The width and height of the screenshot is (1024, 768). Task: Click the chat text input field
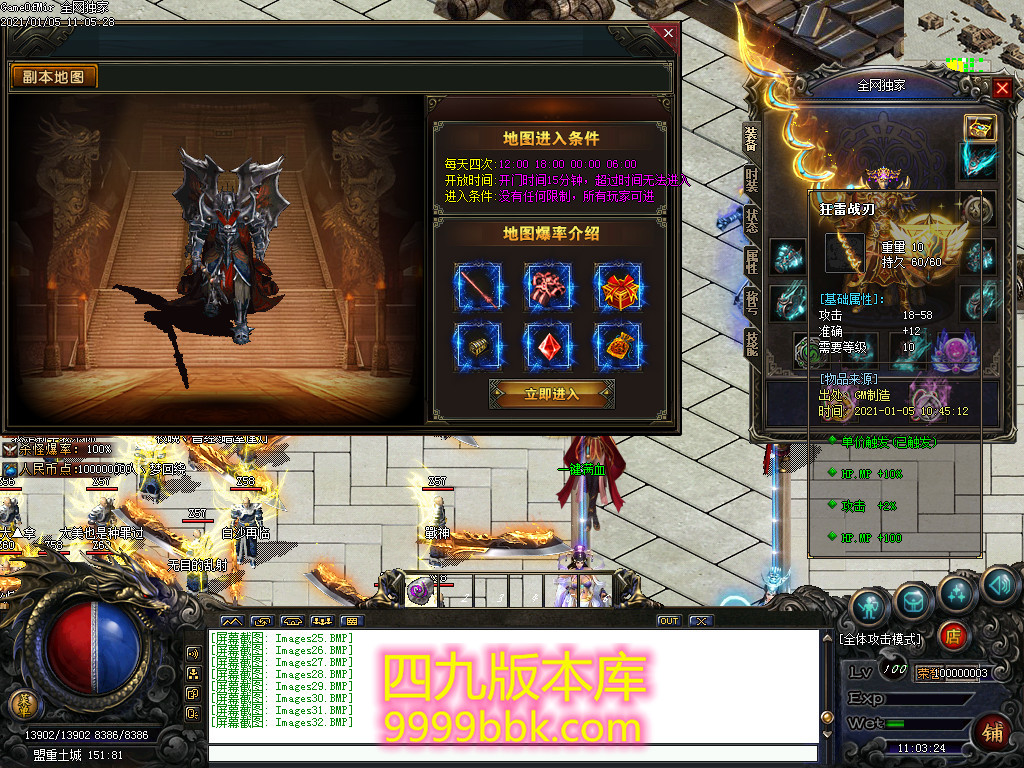510,753
